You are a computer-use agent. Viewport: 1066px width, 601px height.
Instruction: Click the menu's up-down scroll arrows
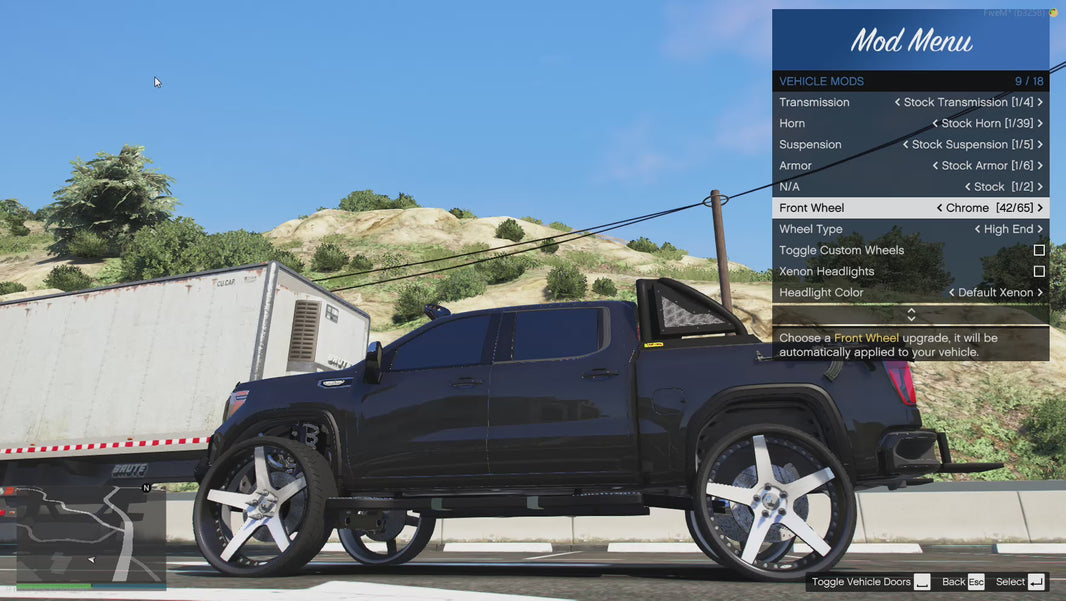(910, 315)
